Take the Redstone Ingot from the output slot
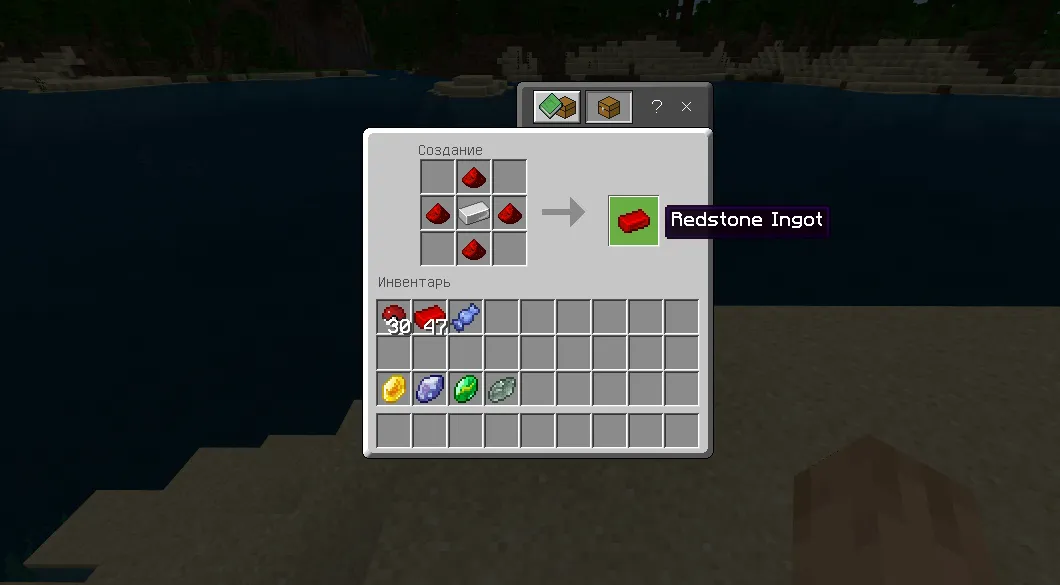The image size is (1060, 585). click(633, 220)
